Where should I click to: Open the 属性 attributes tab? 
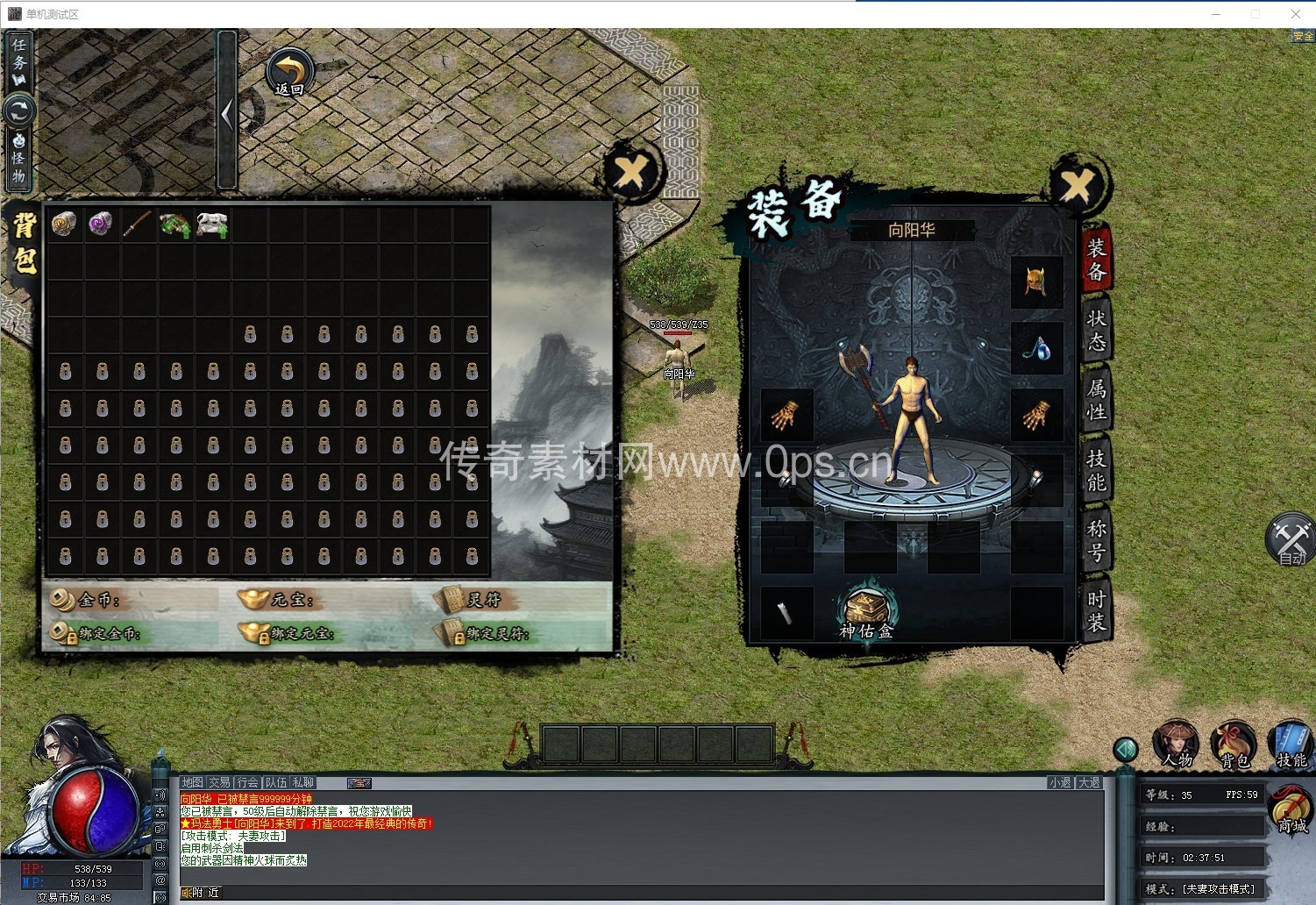1096,400
